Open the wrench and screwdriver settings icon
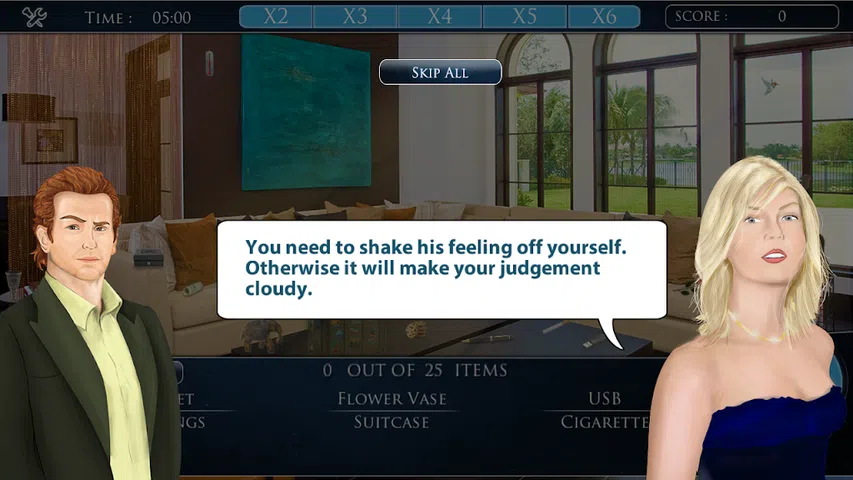The width and height of the screenshot is (853, 480). click(34, 17)
